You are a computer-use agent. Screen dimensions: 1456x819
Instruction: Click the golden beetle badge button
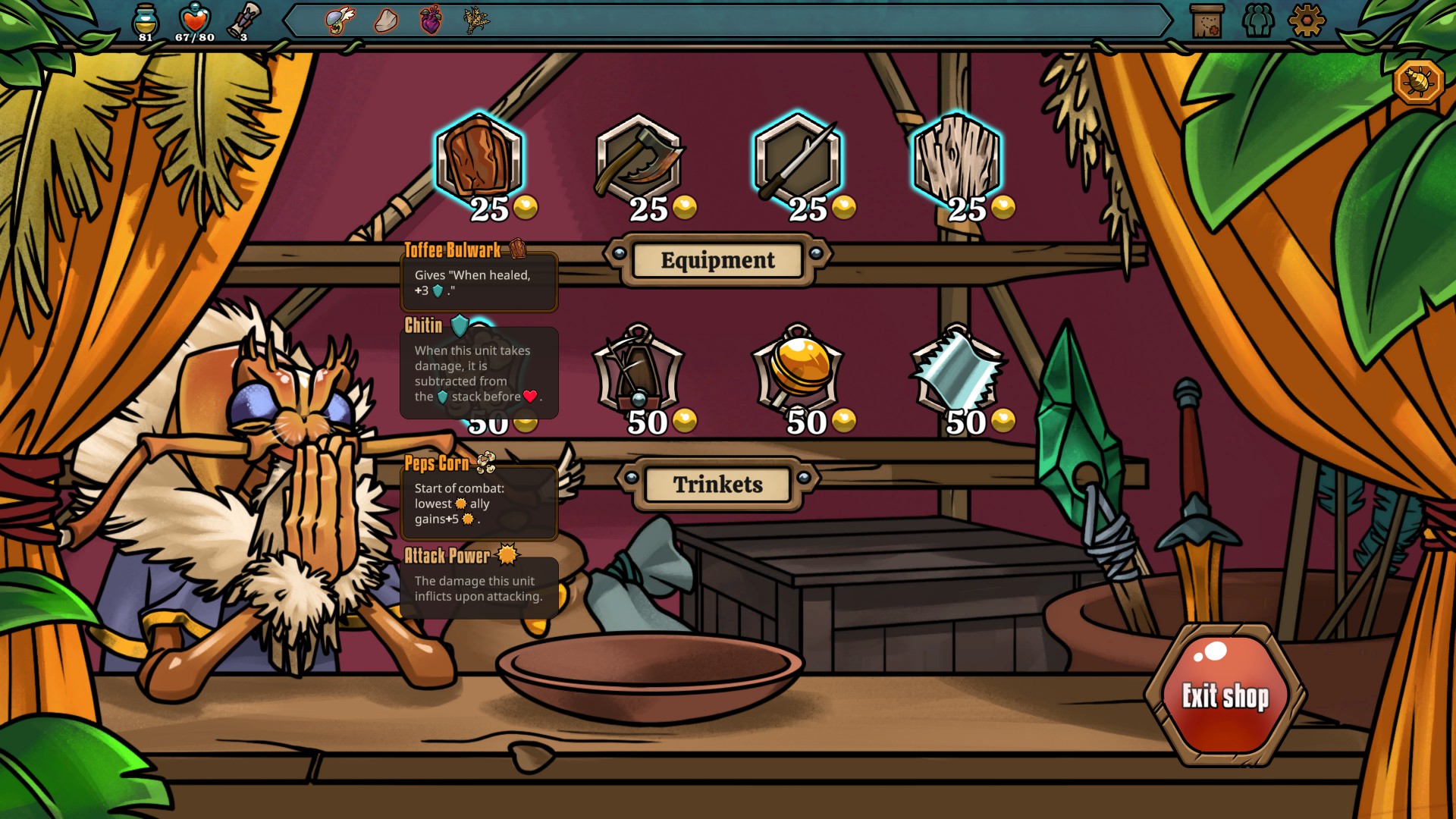click(1418, 81)
